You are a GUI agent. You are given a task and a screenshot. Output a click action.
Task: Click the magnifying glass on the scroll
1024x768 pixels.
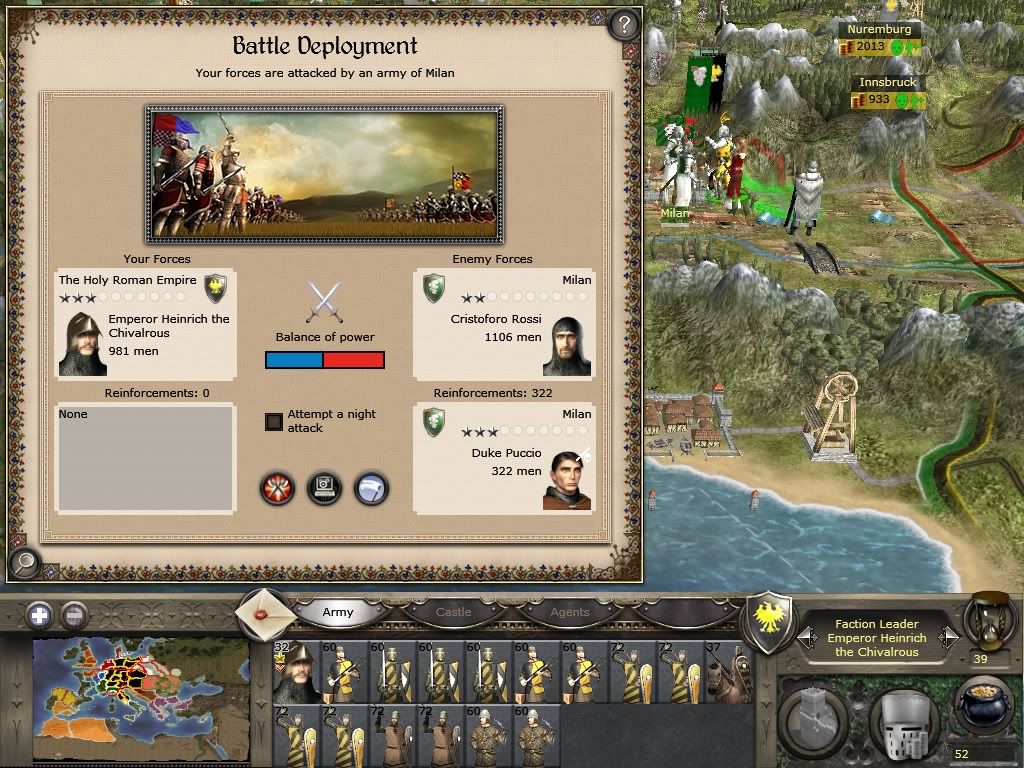tap(23, 562)
